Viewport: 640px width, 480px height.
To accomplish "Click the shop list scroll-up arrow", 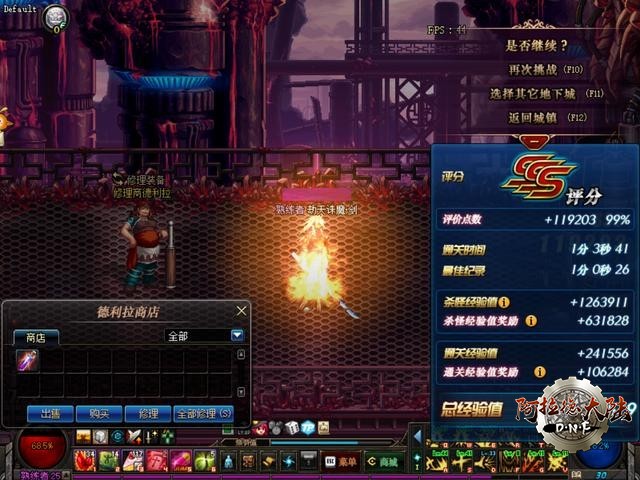I will point(240,354).
